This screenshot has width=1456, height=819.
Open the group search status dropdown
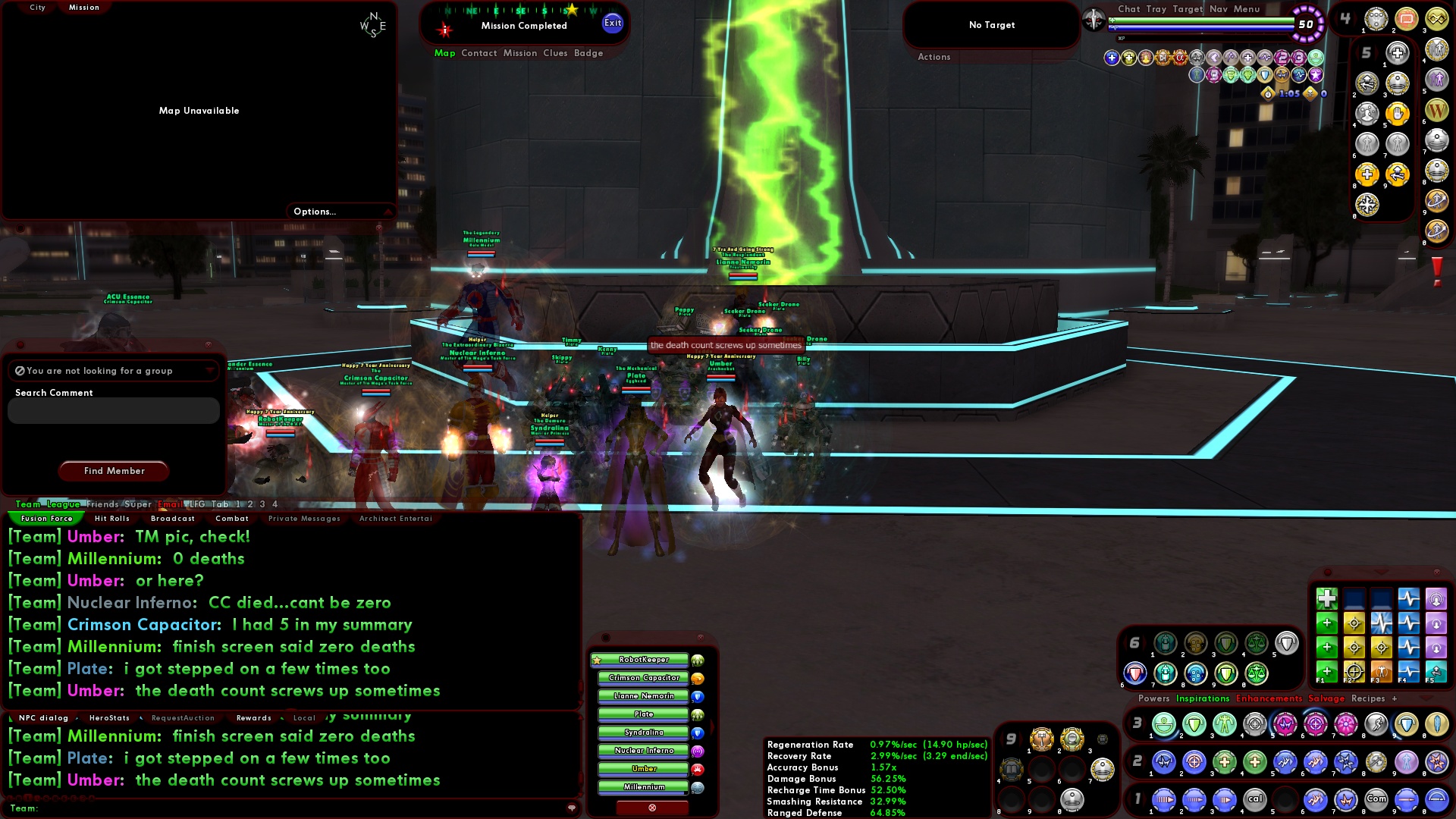(211, 371)
